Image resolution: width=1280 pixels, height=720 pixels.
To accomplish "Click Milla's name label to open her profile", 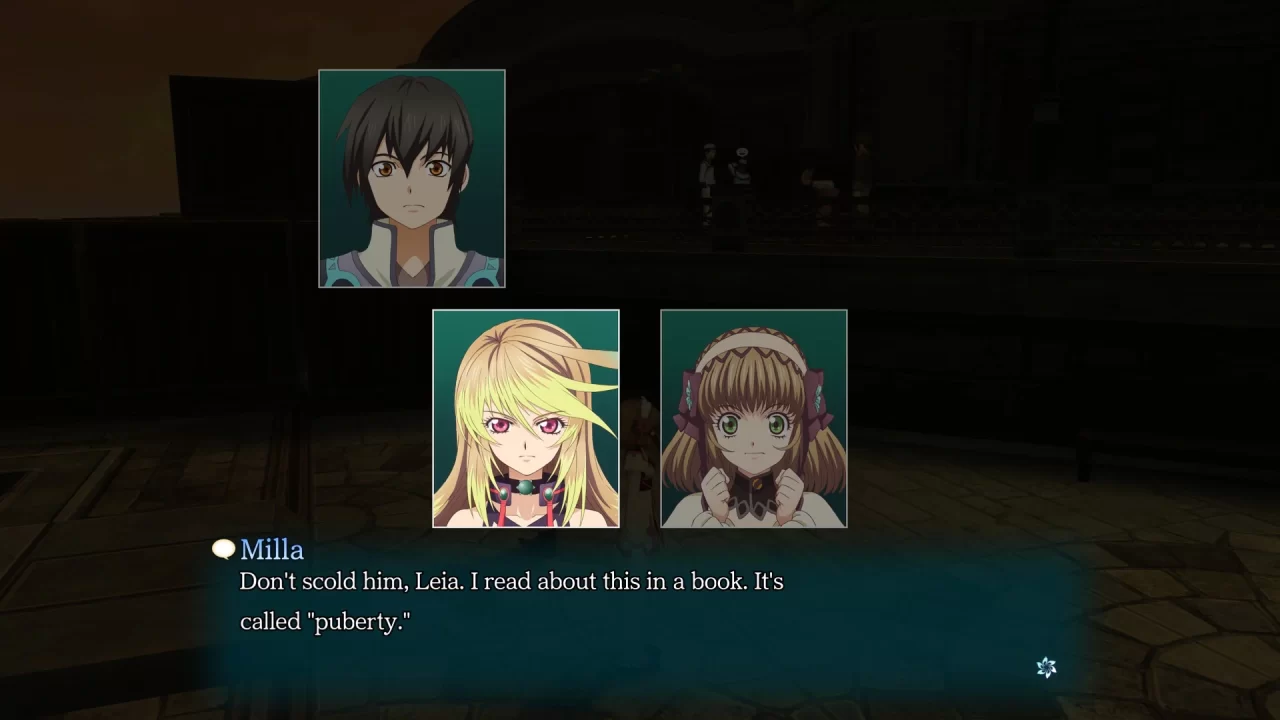I will click(x=272, y=549).
